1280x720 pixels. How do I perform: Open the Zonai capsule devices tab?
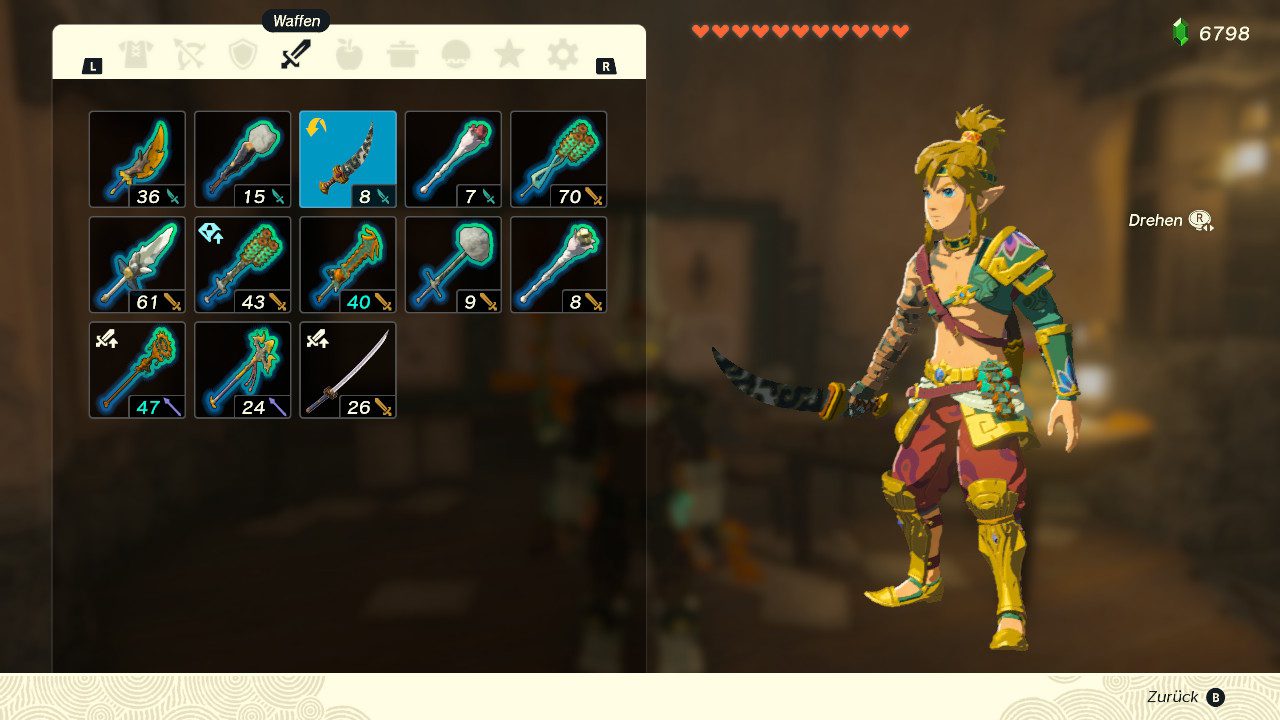456,54
